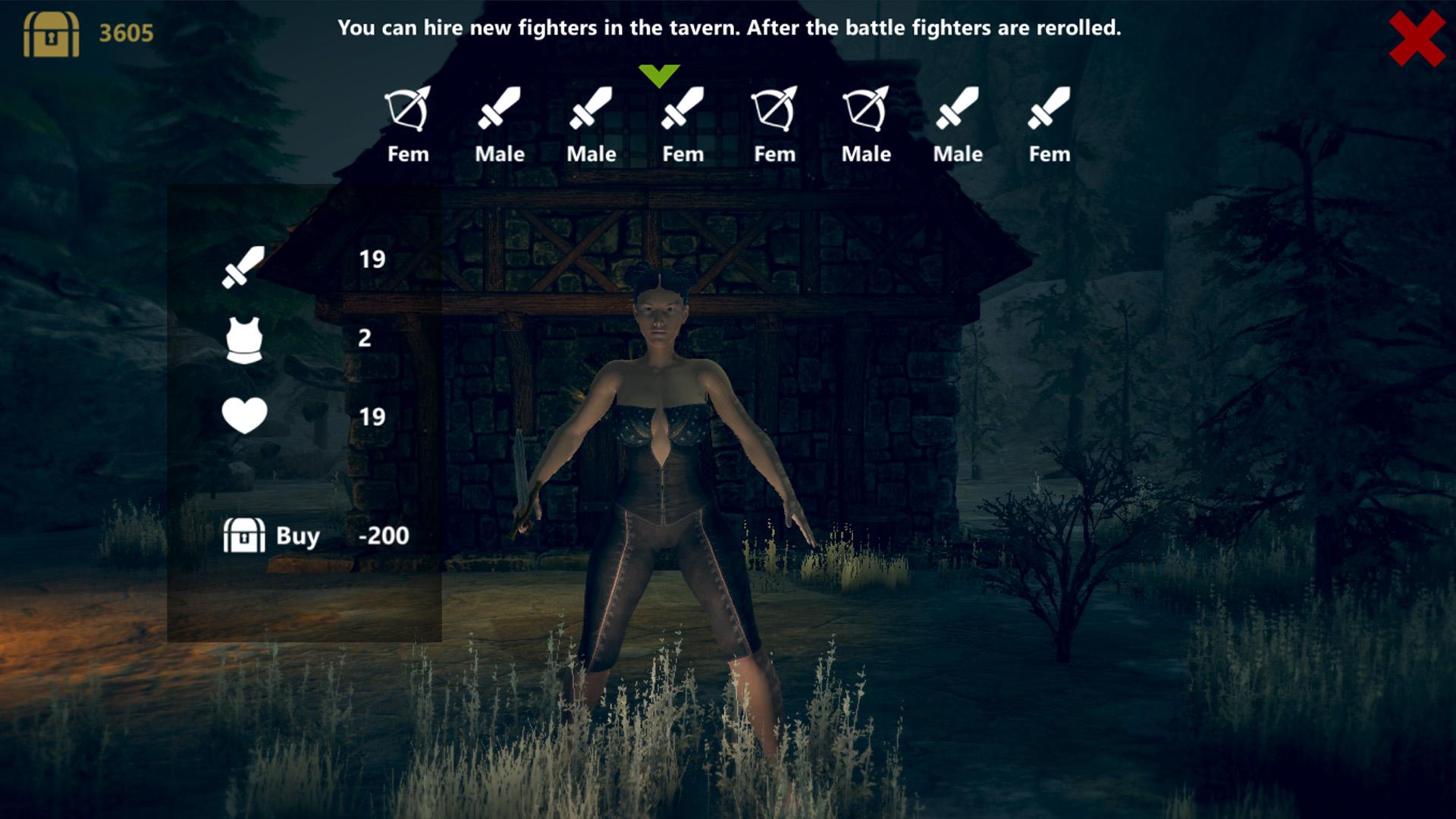The width and height of the screenshot is (1456, 819).
Task: Buy the fighter for 200 gold
Action: tap(297, 537)
